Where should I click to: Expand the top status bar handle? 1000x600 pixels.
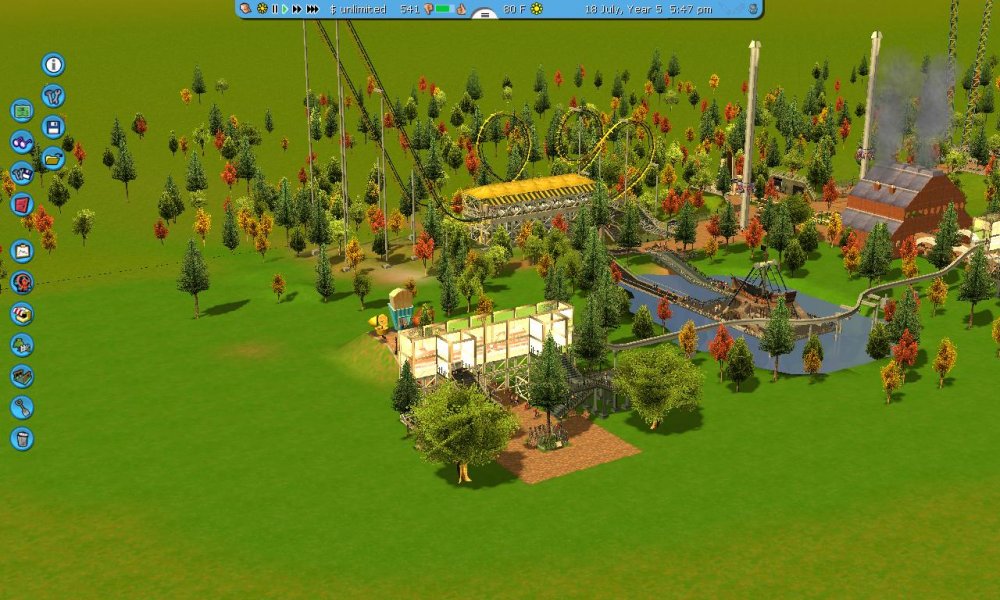[x=483, y=14]
